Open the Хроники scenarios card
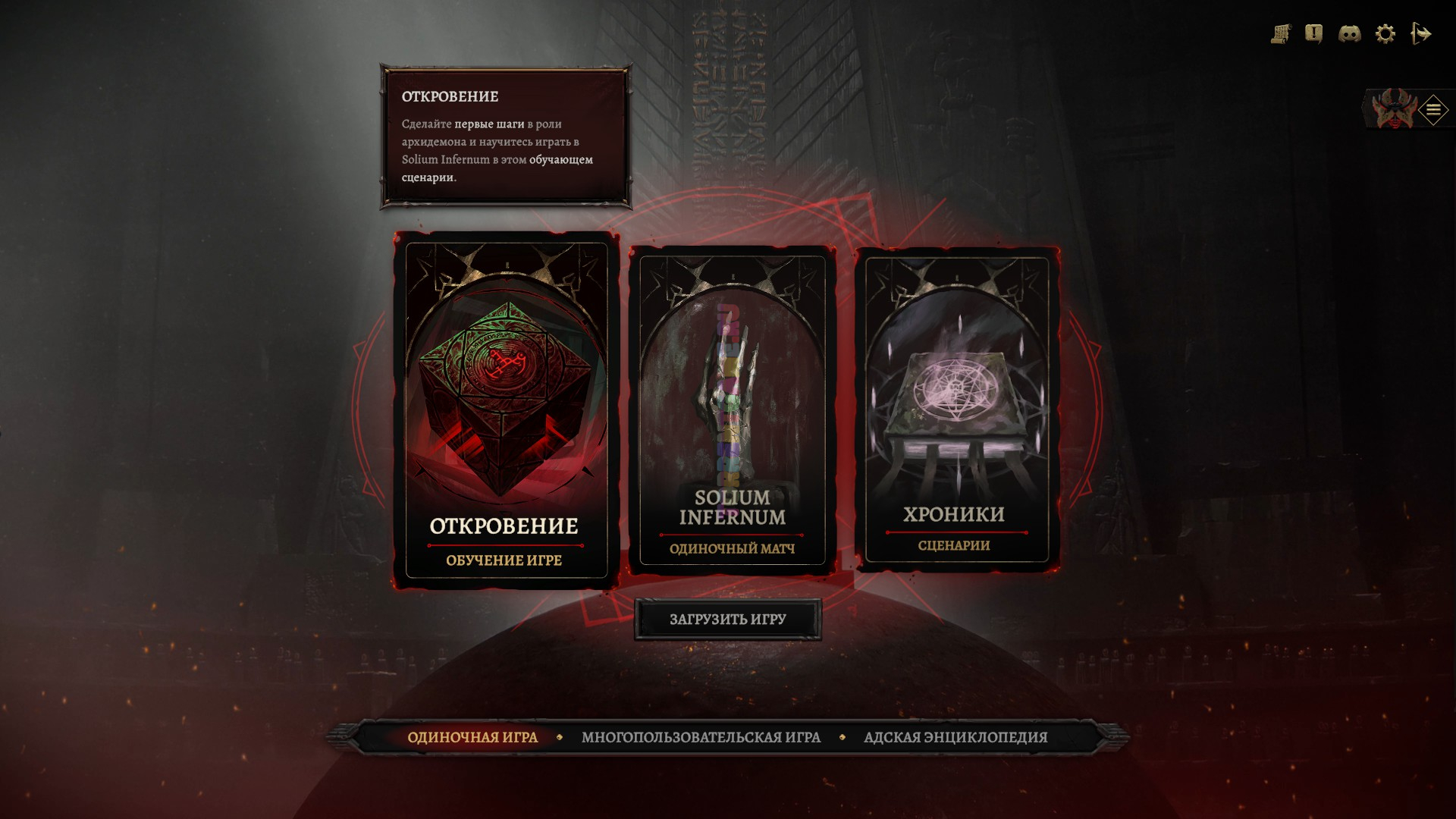The width and height of the screenshot is (1456, 819). coord(956,410)
